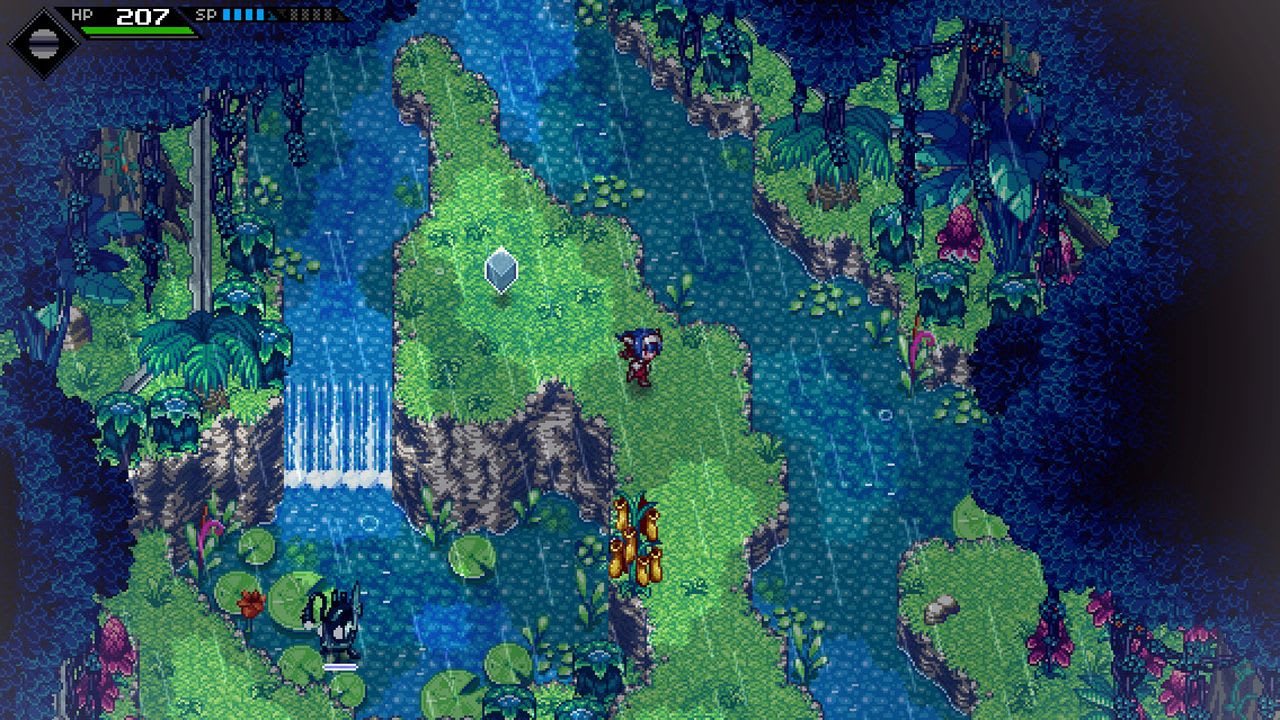The height and width of the screenshot is (720, 1280).
Task: Click the SP label in the HUD
Action: (205, 15)
